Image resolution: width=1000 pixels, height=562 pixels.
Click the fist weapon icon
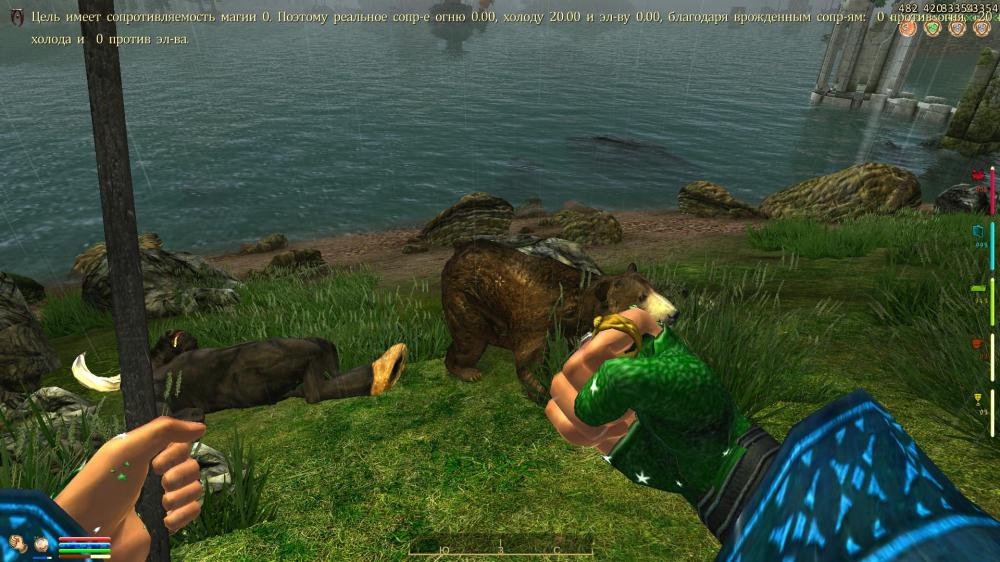click(x=17, y=544)
